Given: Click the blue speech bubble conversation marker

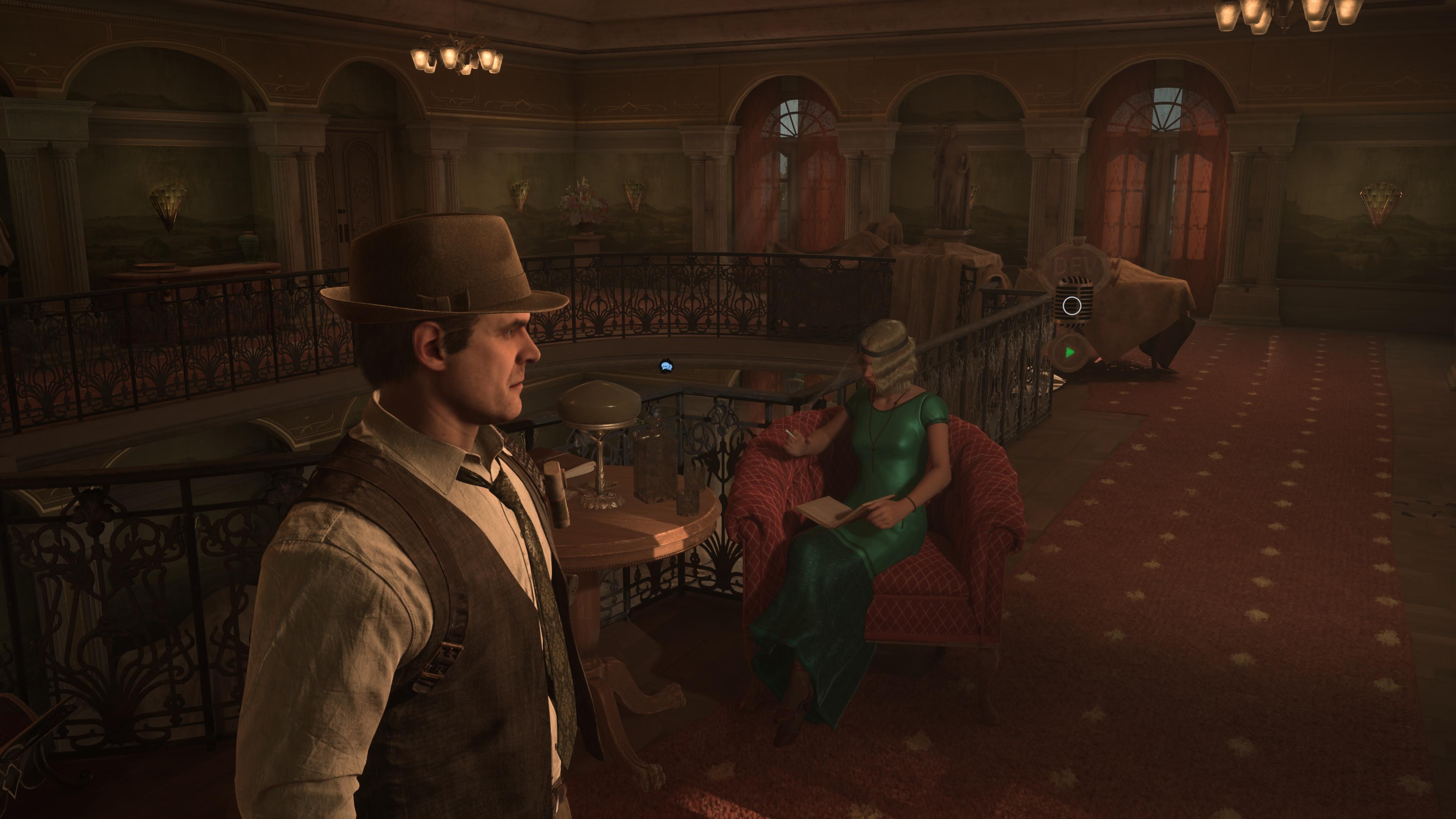Looking at the screenshot, I should coord(667,366).
